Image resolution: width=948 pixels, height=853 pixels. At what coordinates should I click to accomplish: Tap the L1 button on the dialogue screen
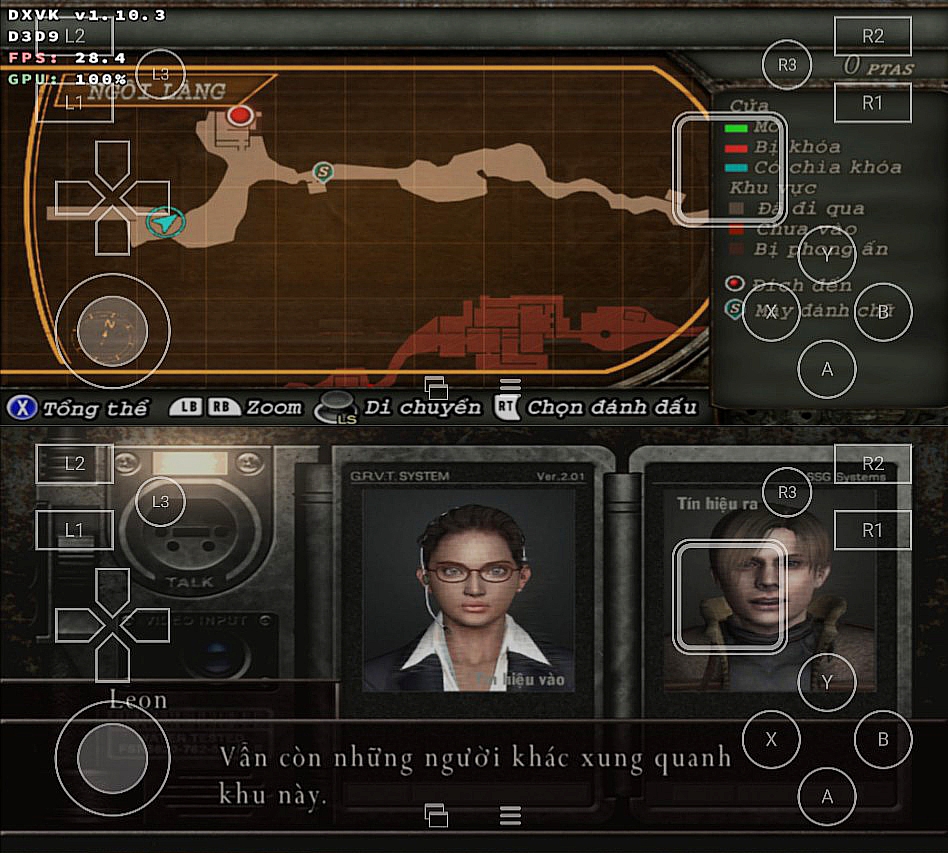tap(75, 530)
